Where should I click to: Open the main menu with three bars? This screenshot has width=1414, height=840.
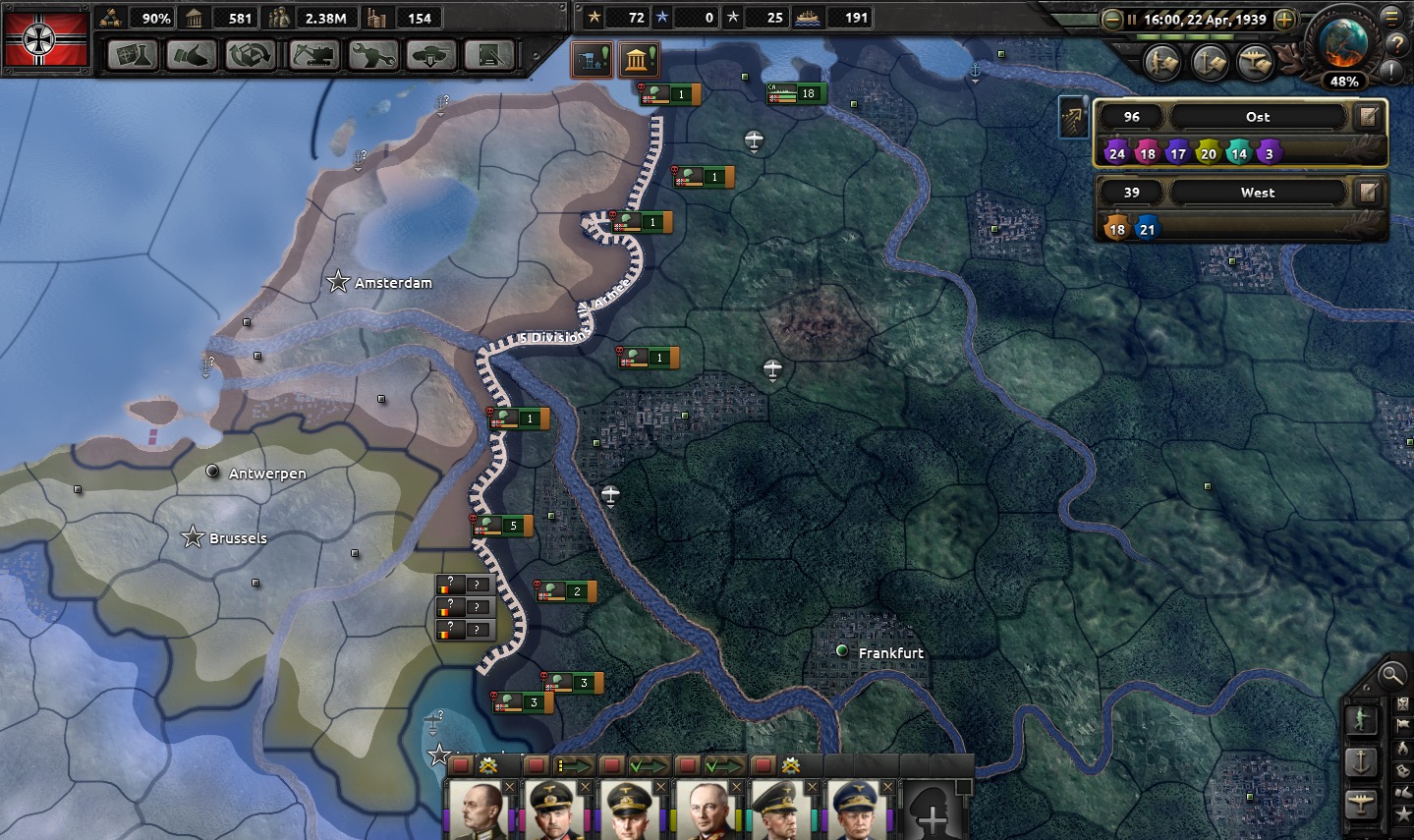click(1391, 17)
